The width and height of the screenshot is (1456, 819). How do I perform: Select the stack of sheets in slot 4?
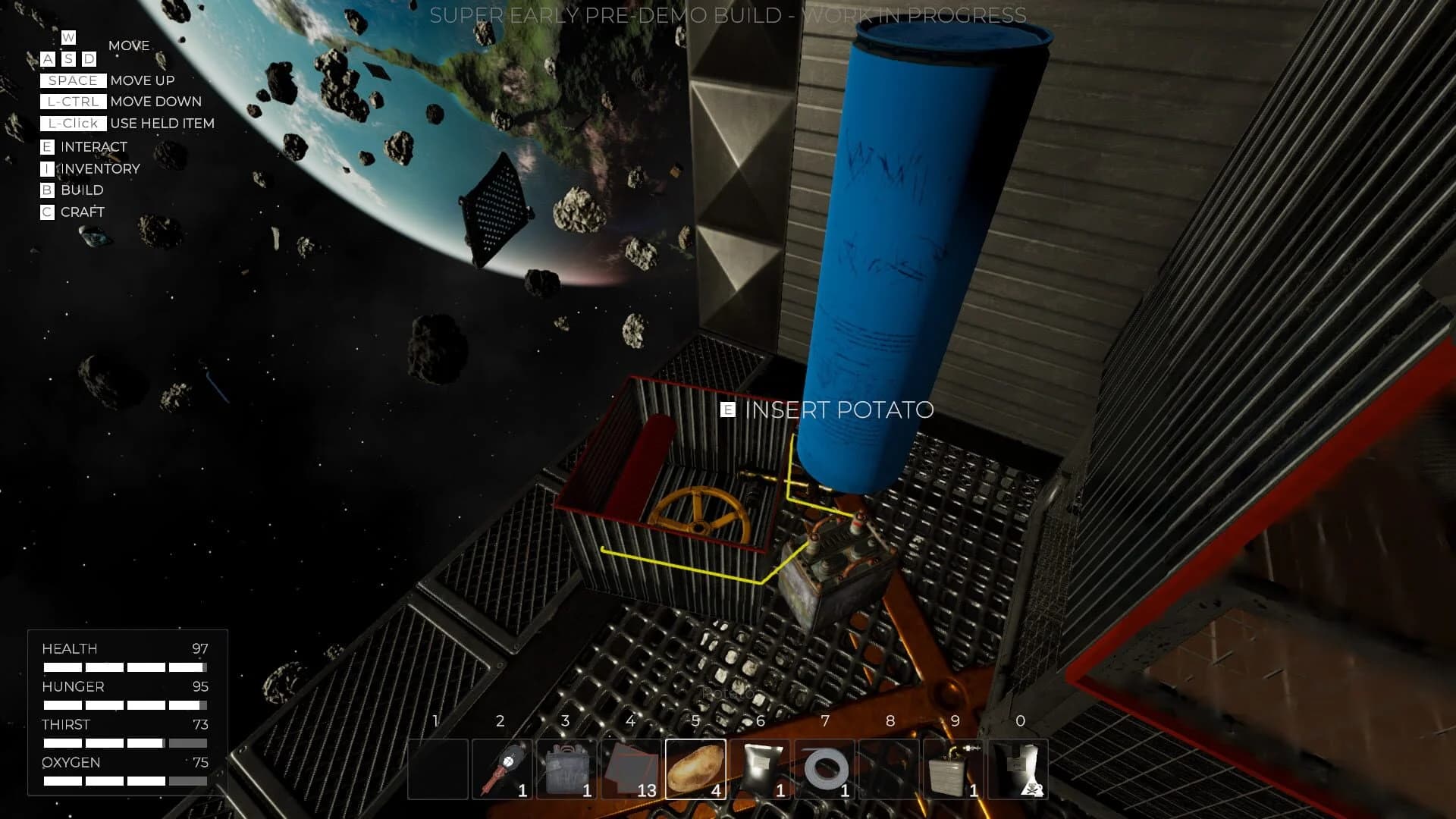click(631, 768)
